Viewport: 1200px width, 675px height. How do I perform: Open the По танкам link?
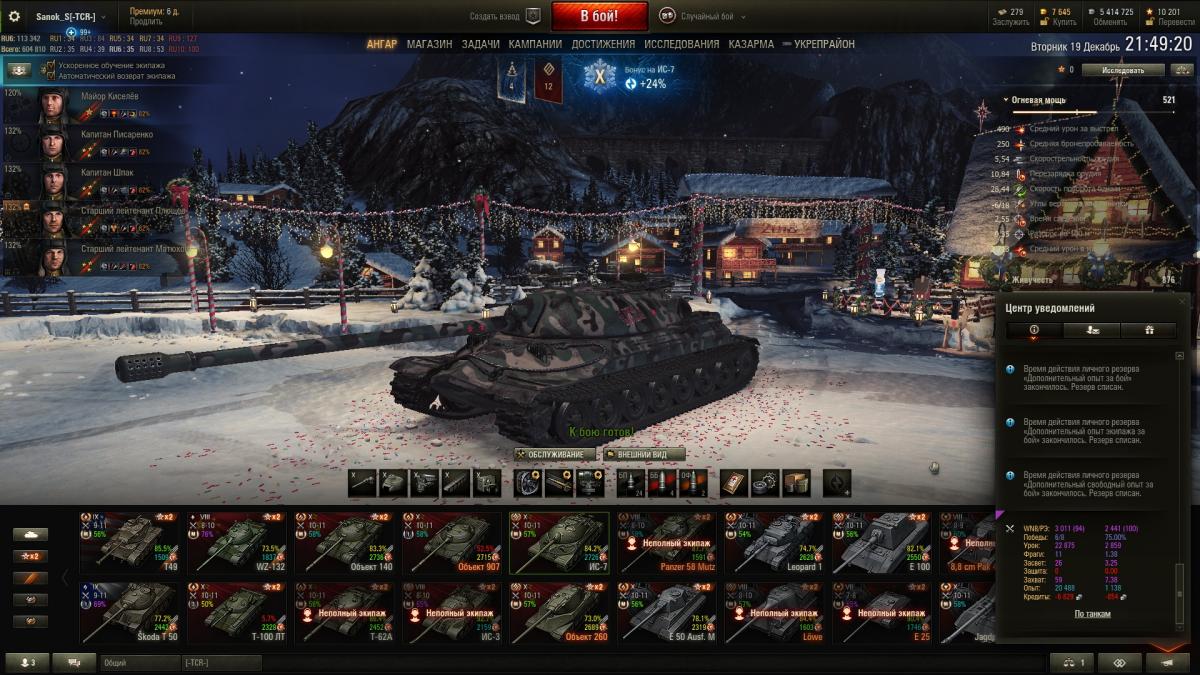1092,614
